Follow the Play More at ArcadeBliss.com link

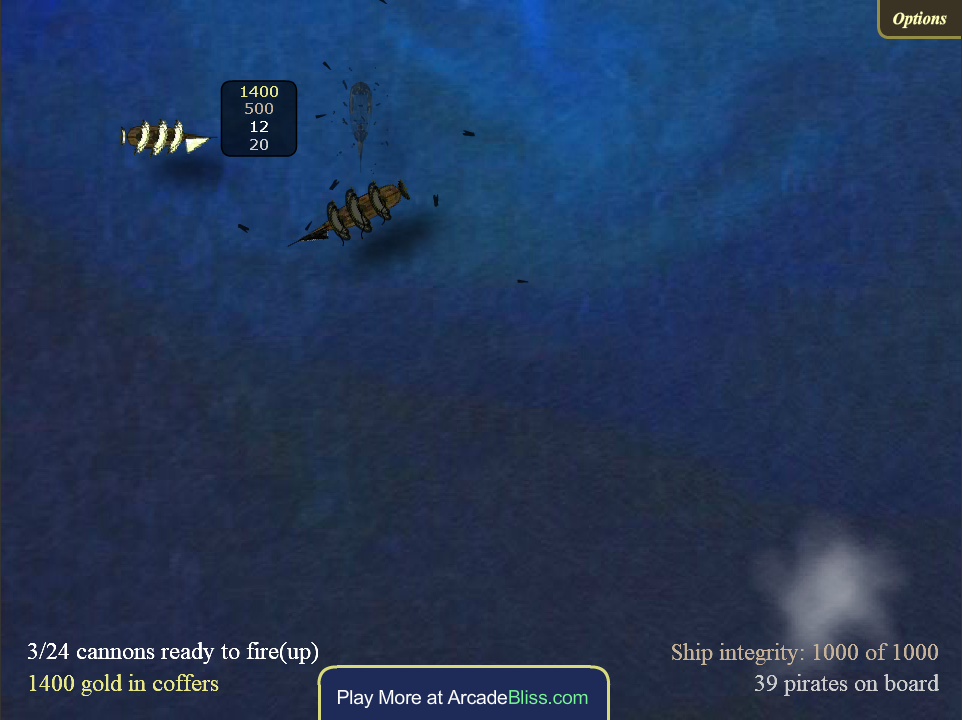pos(463,697)
